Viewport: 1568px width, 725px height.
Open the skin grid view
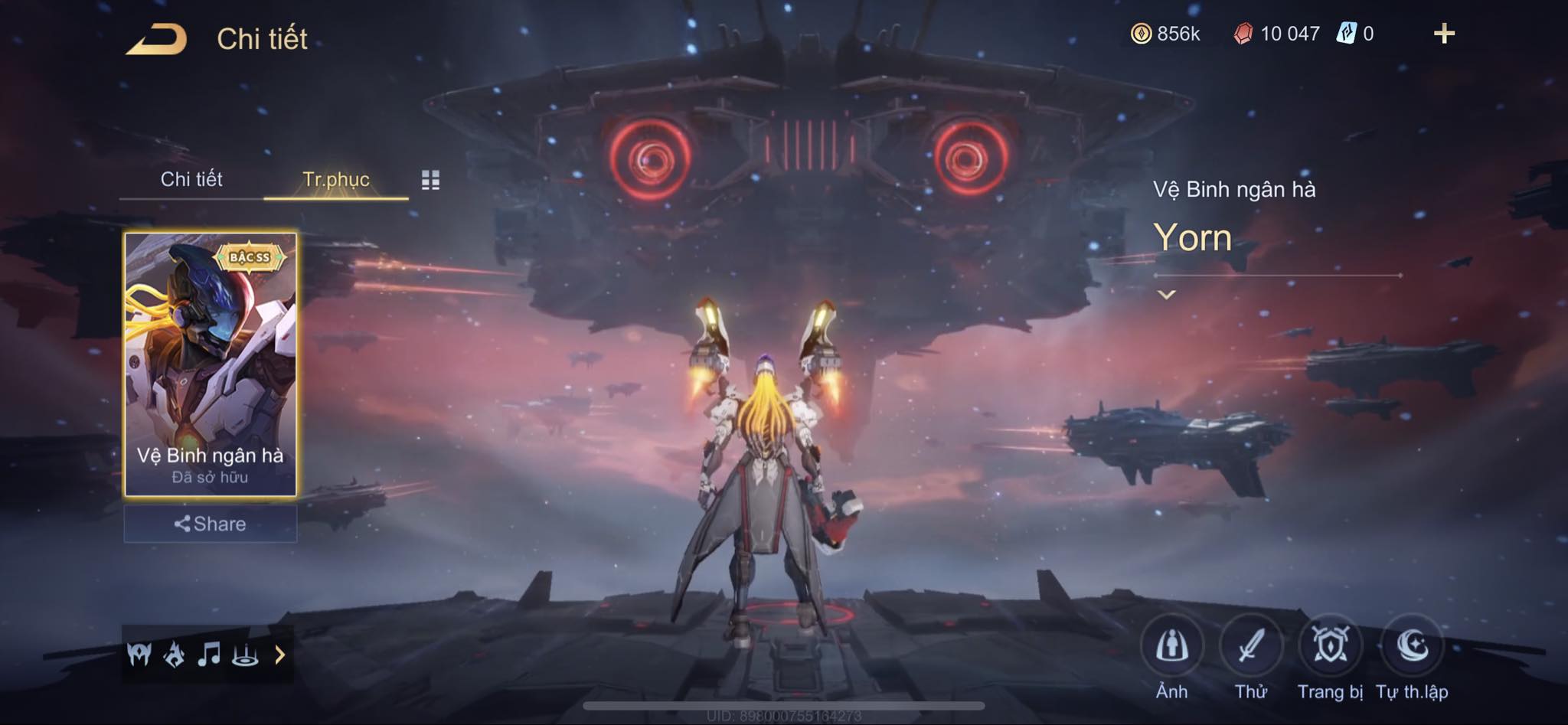(430, 180)
